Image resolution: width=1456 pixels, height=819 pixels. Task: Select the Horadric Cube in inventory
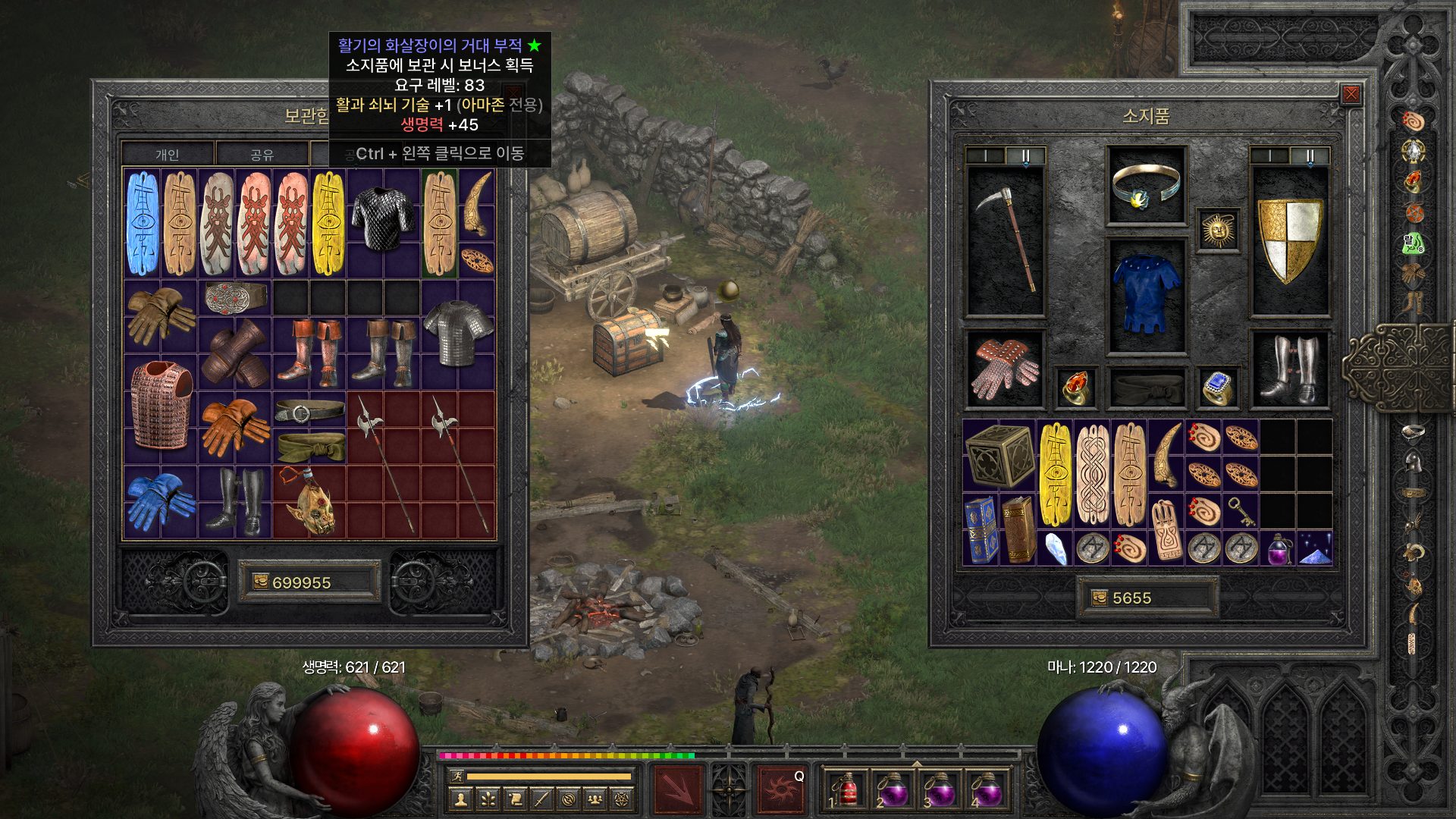(999, 455)
